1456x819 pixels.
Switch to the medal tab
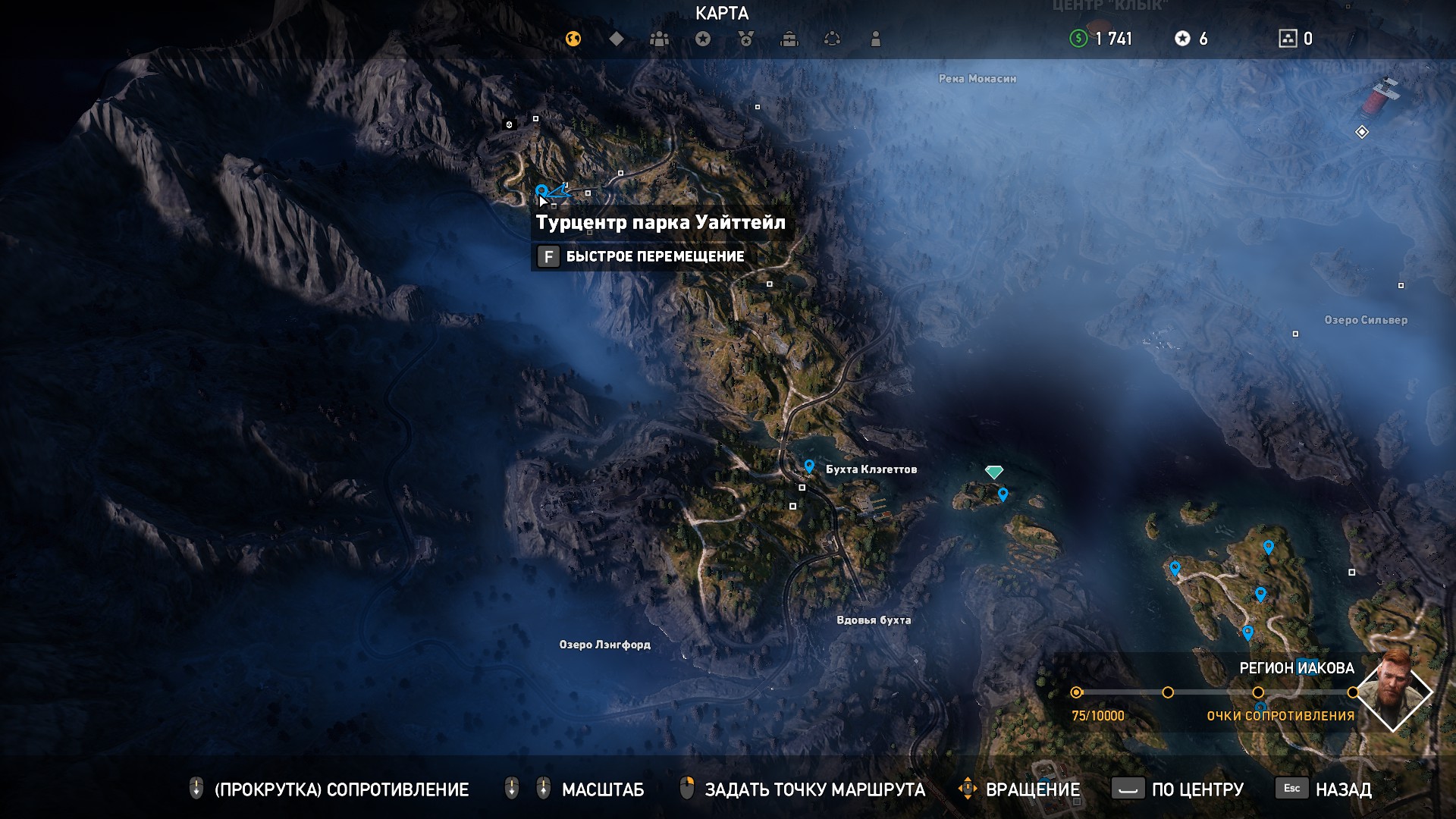746,39
